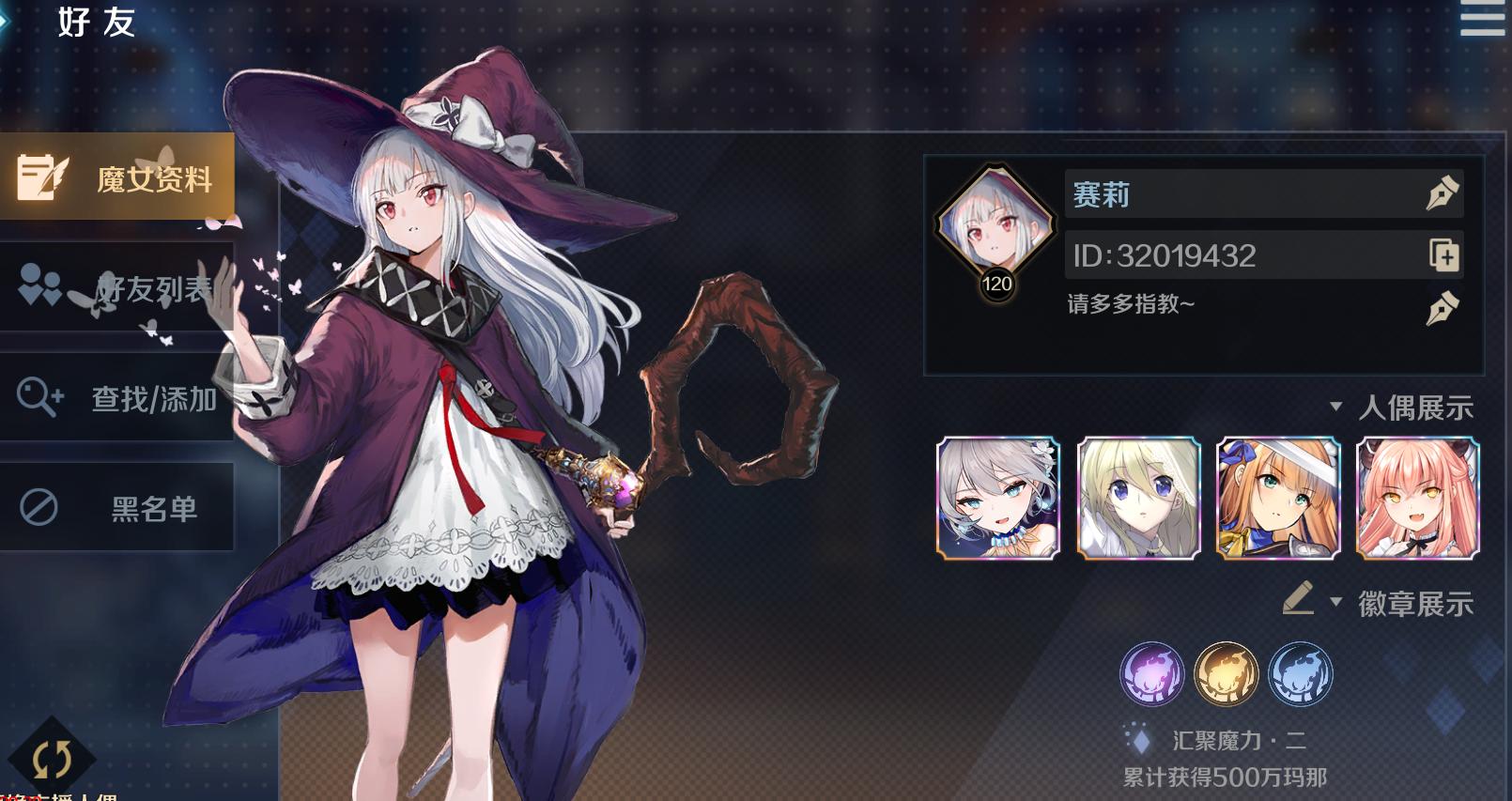Screen dimensions: 1512x801
Task: Edit signature 请多多指教~ with pen icon
Action: 1444,306
